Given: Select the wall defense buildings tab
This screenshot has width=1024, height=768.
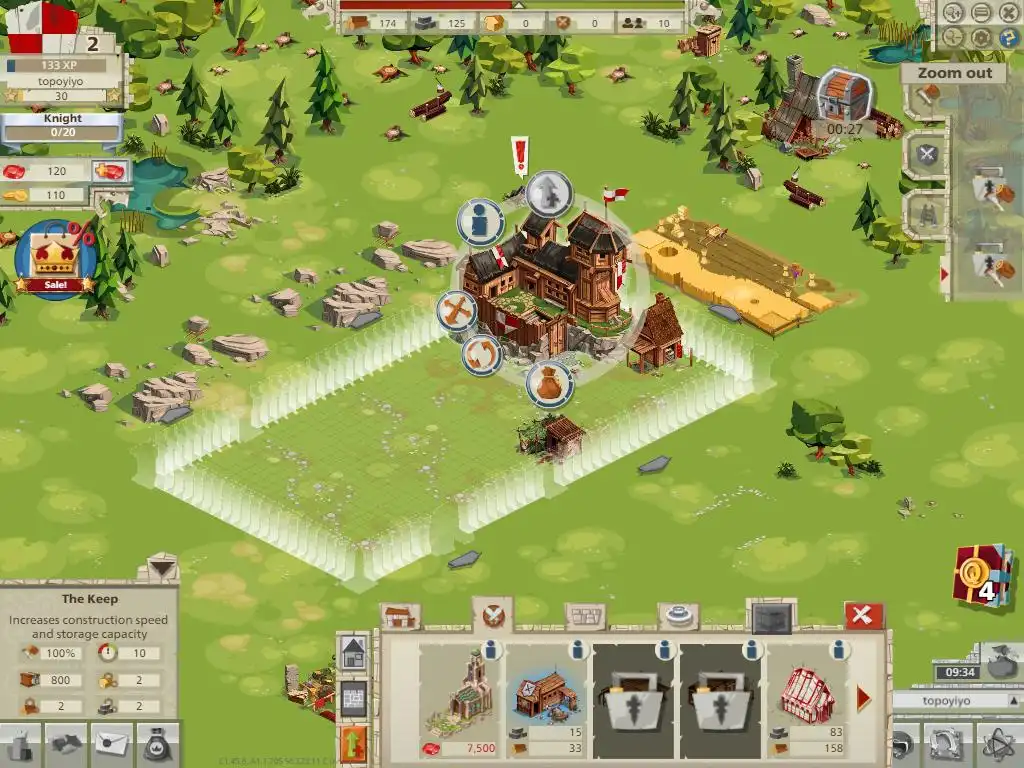Looking at the screenshot, I should click(585, 616).
